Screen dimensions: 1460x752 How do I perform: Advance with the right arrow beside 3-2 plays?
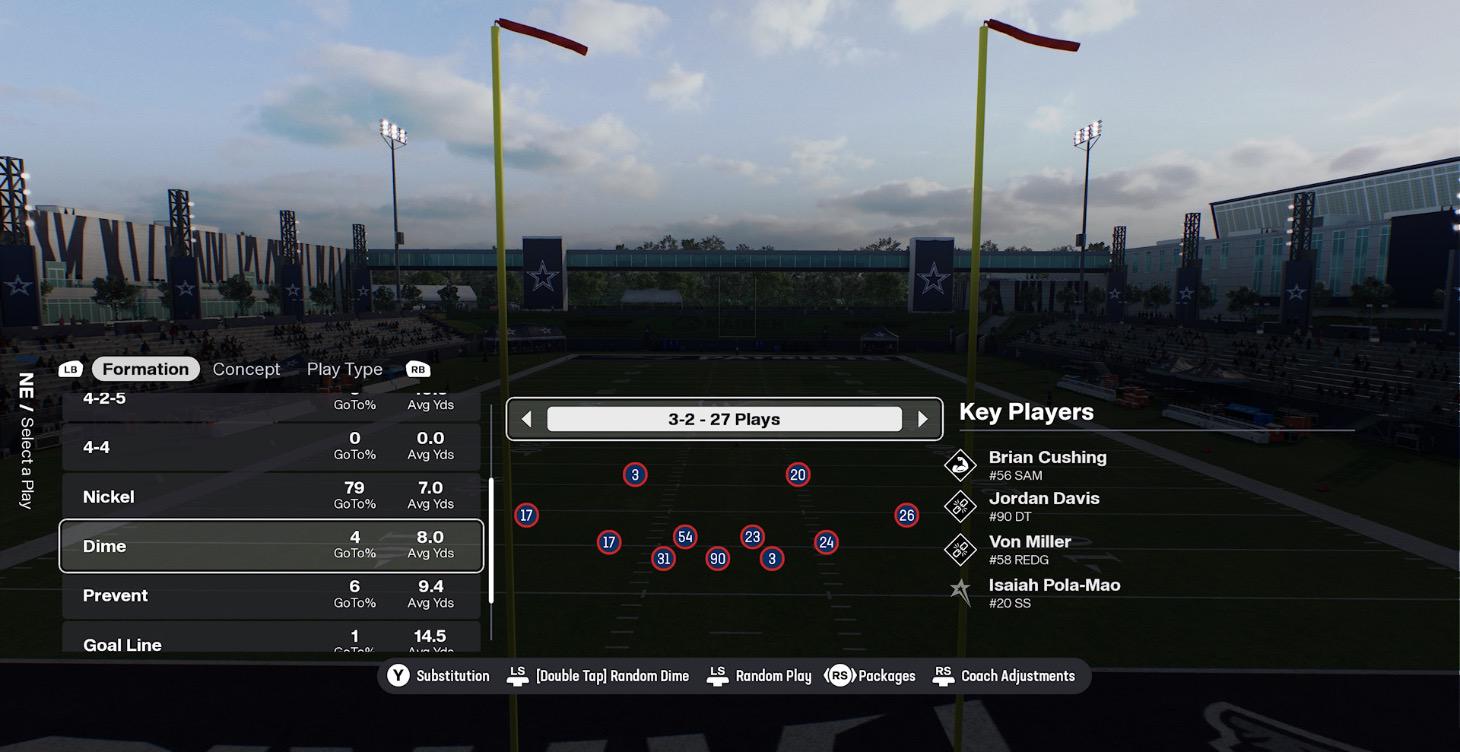click(x=922, y=419)
